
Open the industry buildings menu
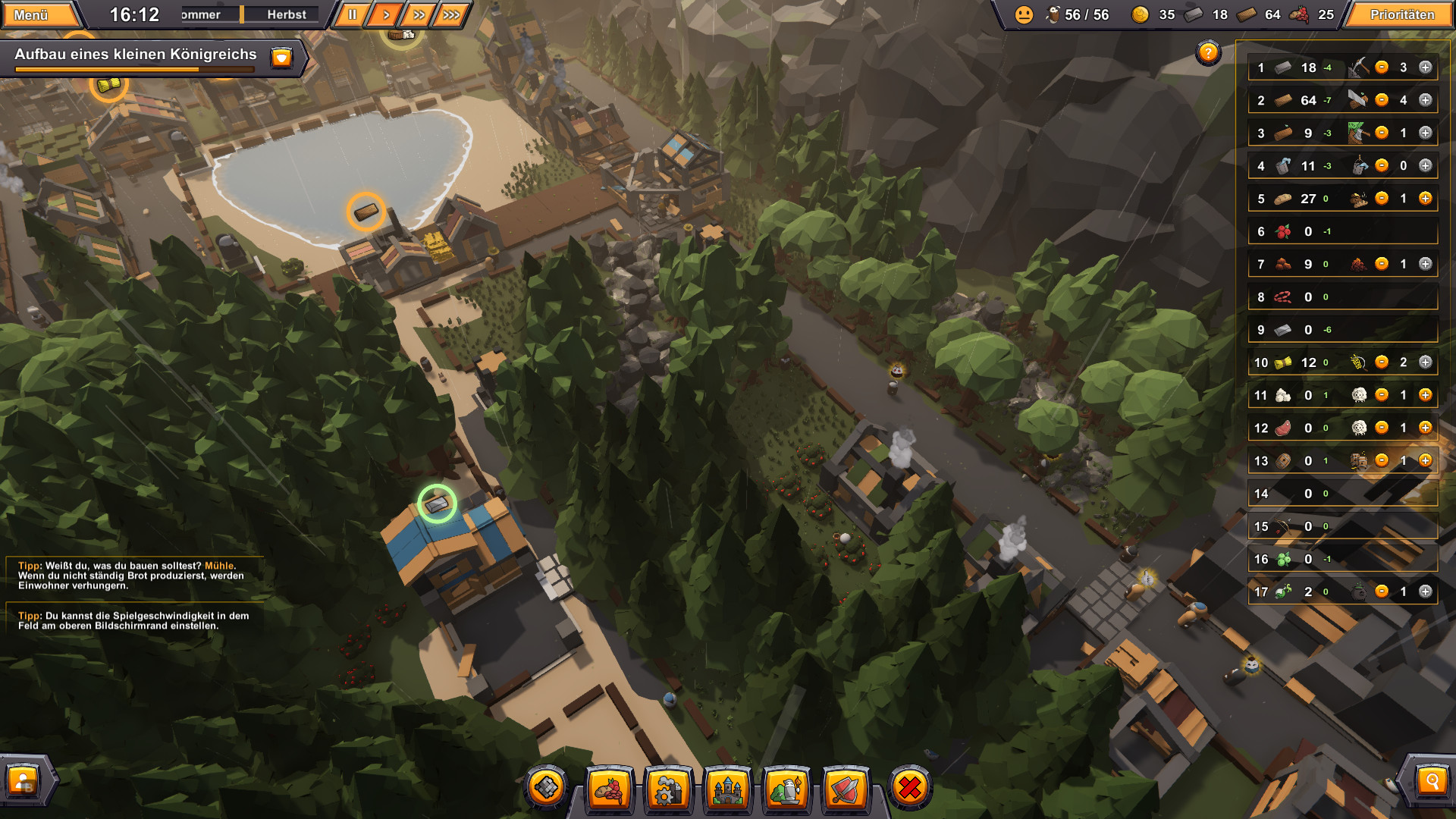669,789
